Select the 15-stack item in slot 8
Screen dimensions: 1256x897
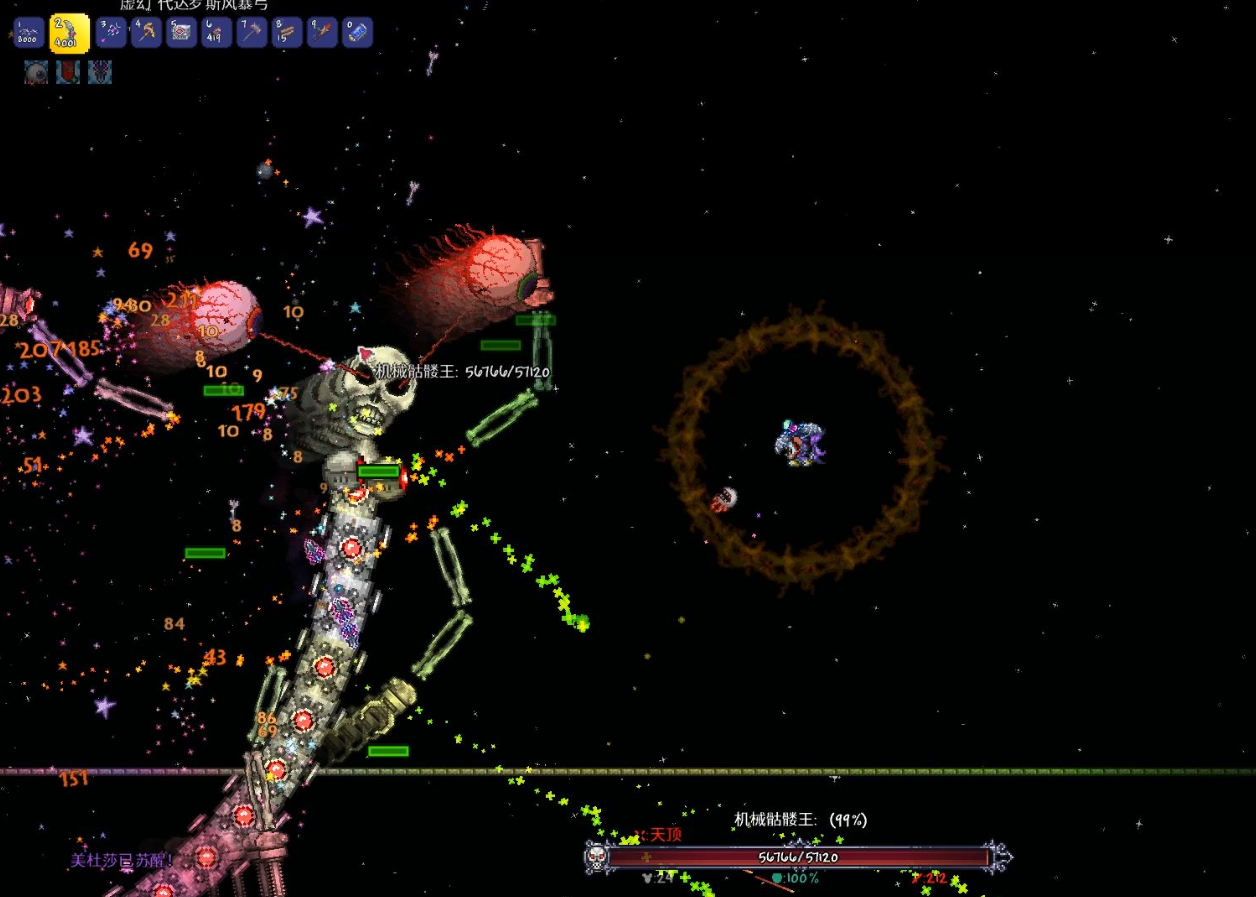tap(287, 33)
